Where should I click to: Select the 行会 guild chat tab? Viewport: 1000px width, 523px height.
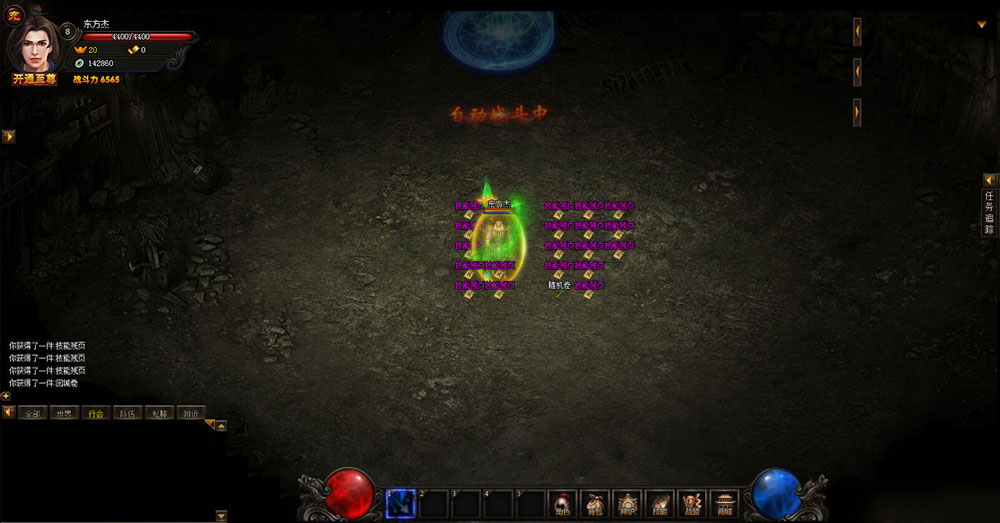tap(95, 412)
